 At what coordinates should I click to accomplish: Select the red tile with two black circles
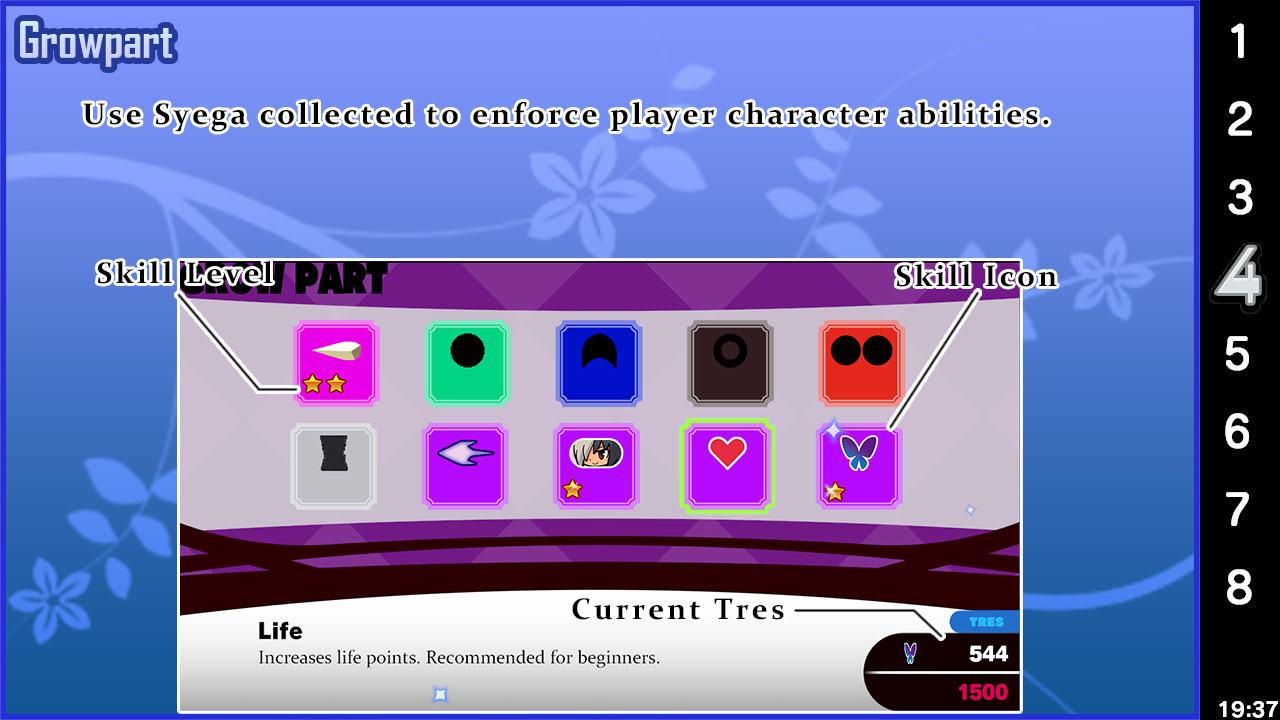click(860, 363)
